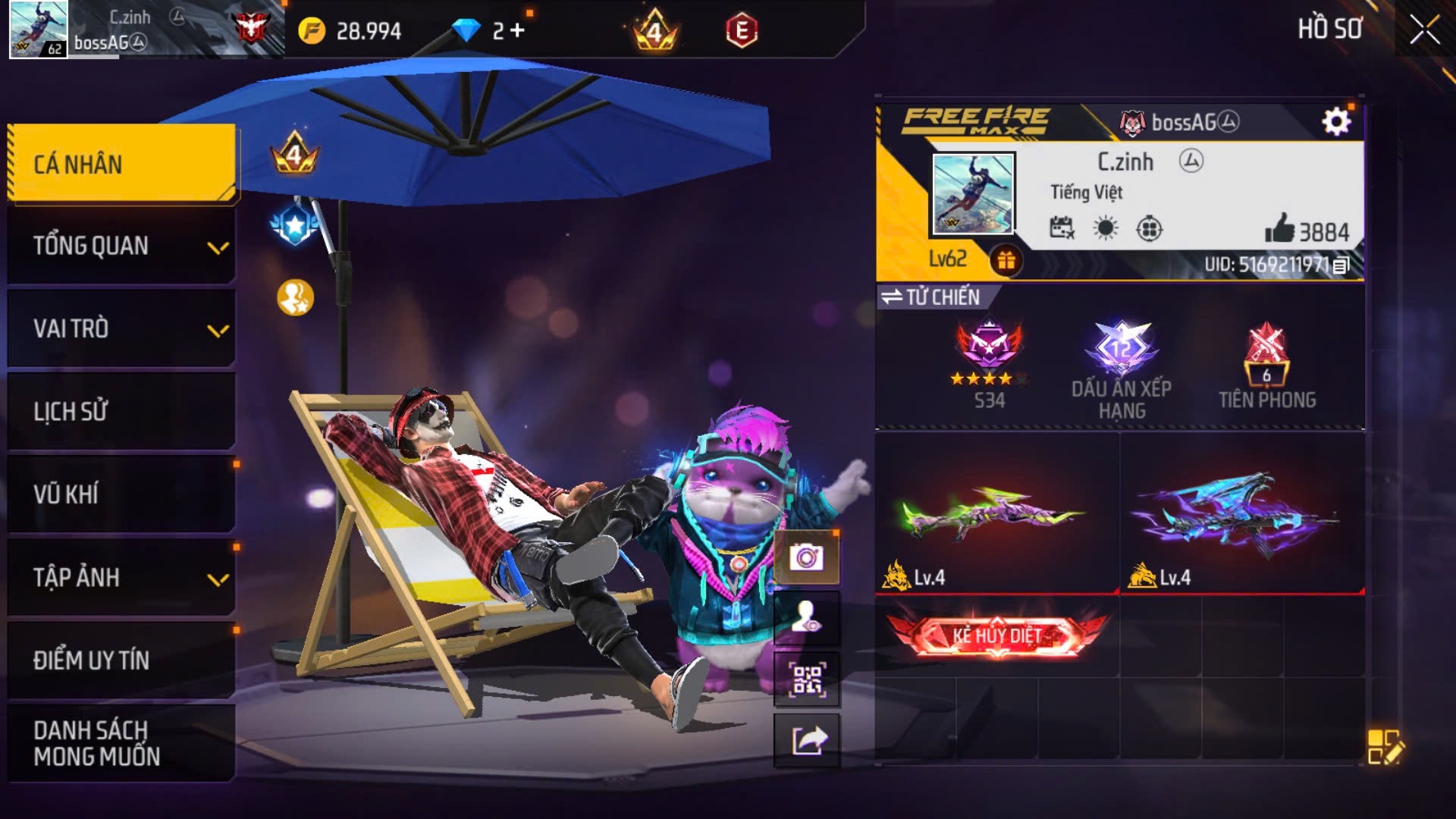1456x819 pixels.
Task: Expand the TẬP ẢNH section
Action: [121, 578]
